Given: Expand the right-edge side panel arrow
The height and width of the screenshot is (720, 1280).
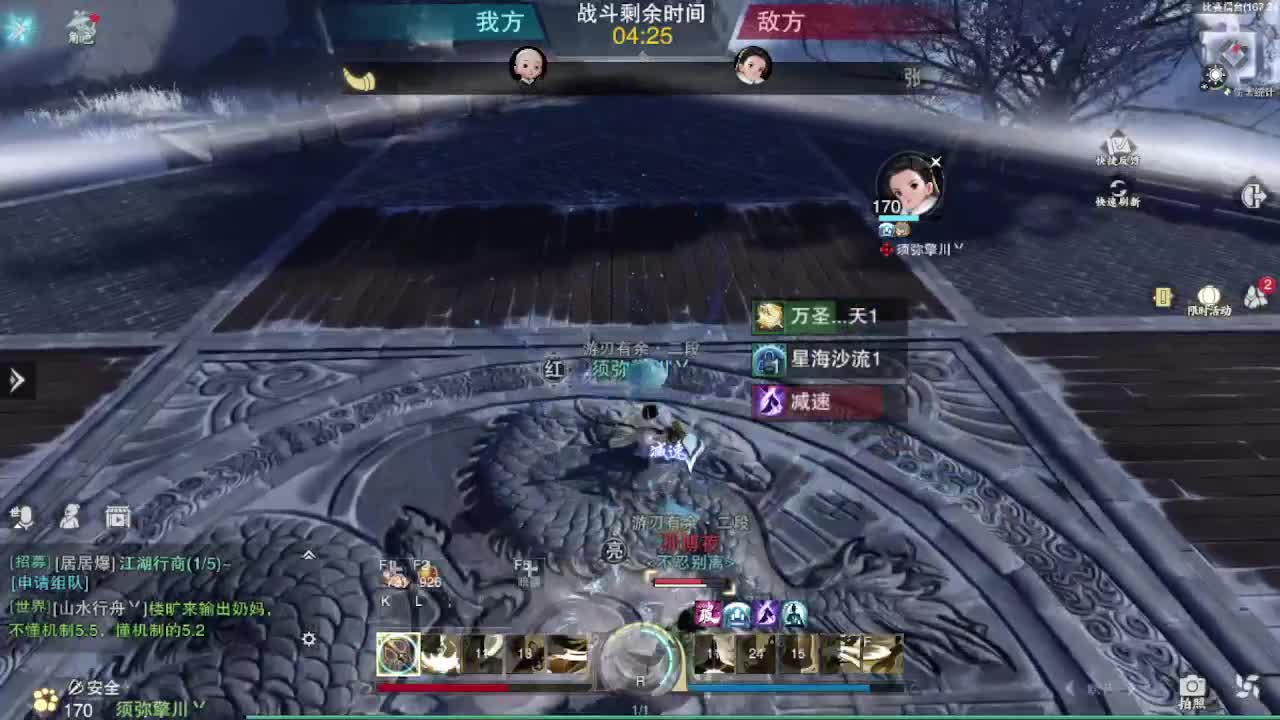Looking at the screenshot, I should (x=1256, y=196).
